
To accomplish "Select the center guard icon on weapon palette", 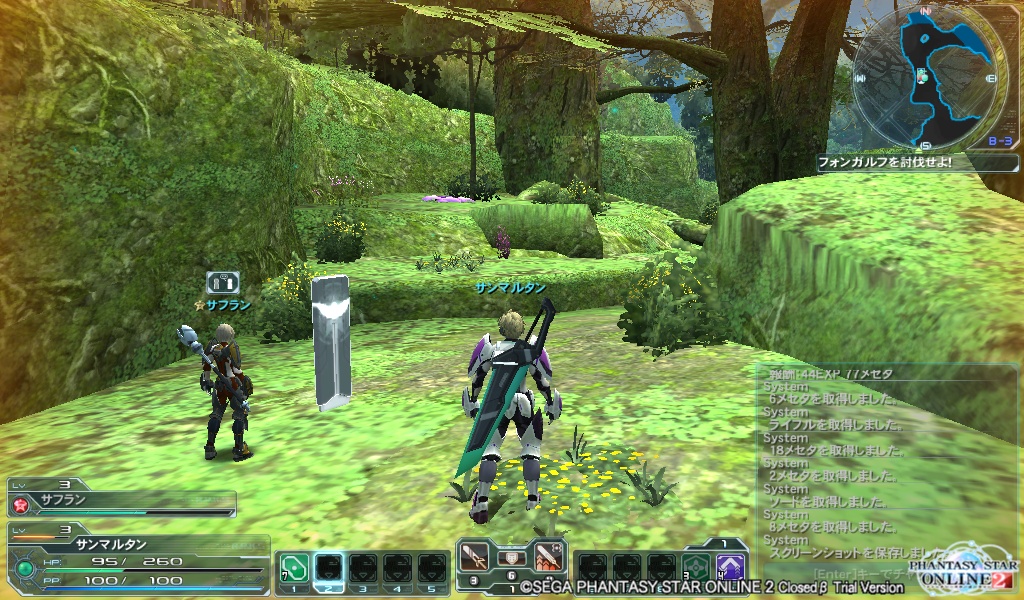I will click(511, 557).
